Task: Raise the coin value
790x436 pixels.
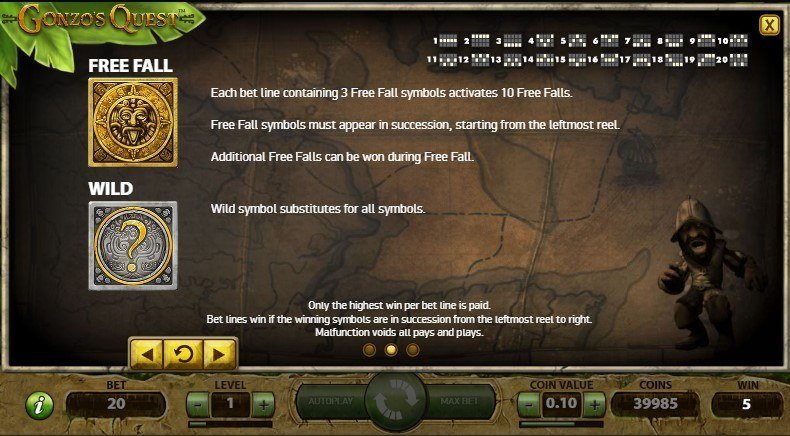Action: tap(594, 405)
